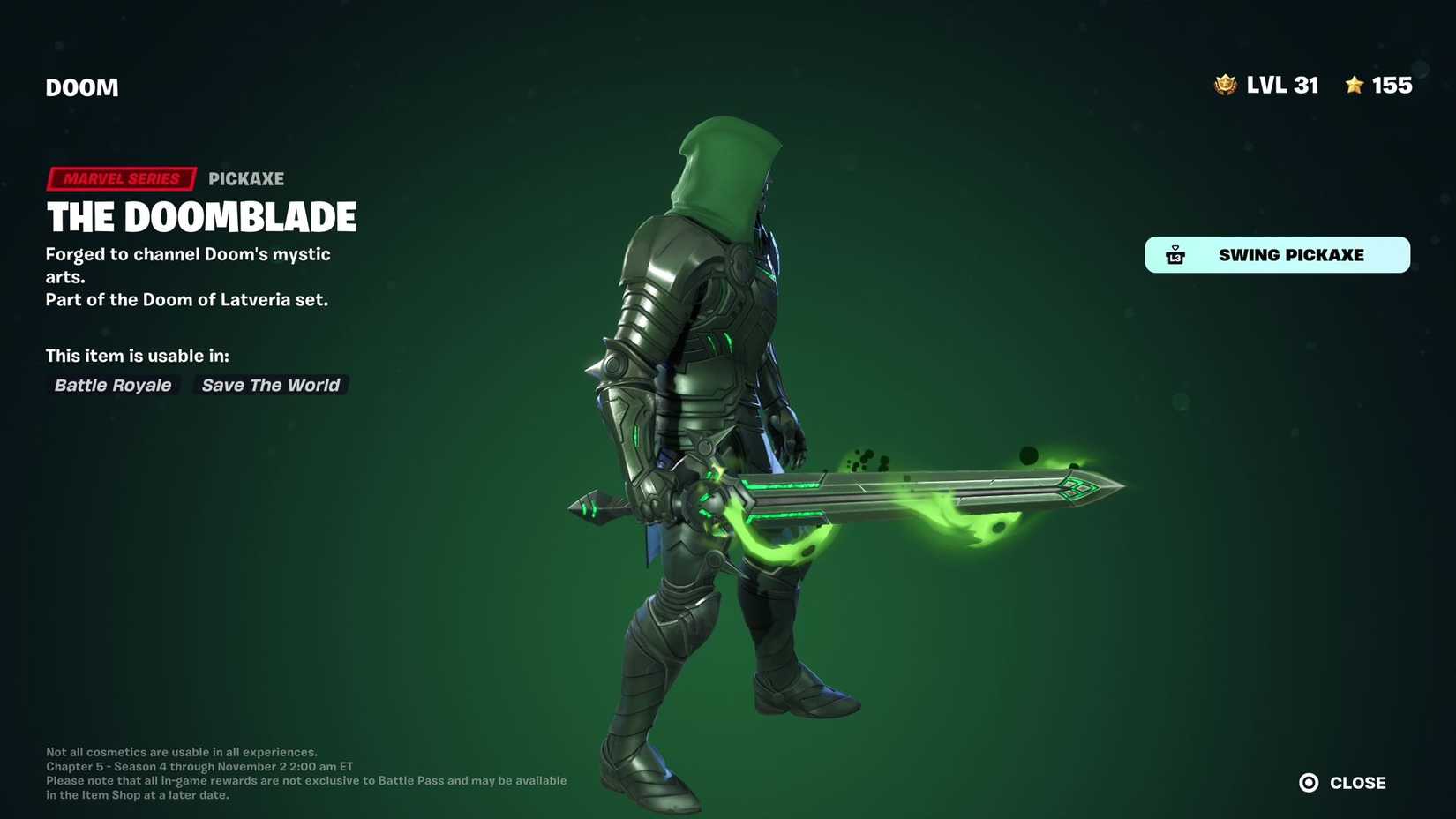Click the L3 controller icon on Swing Pickaxe
1456x819 pixels.
point(1175,255)
